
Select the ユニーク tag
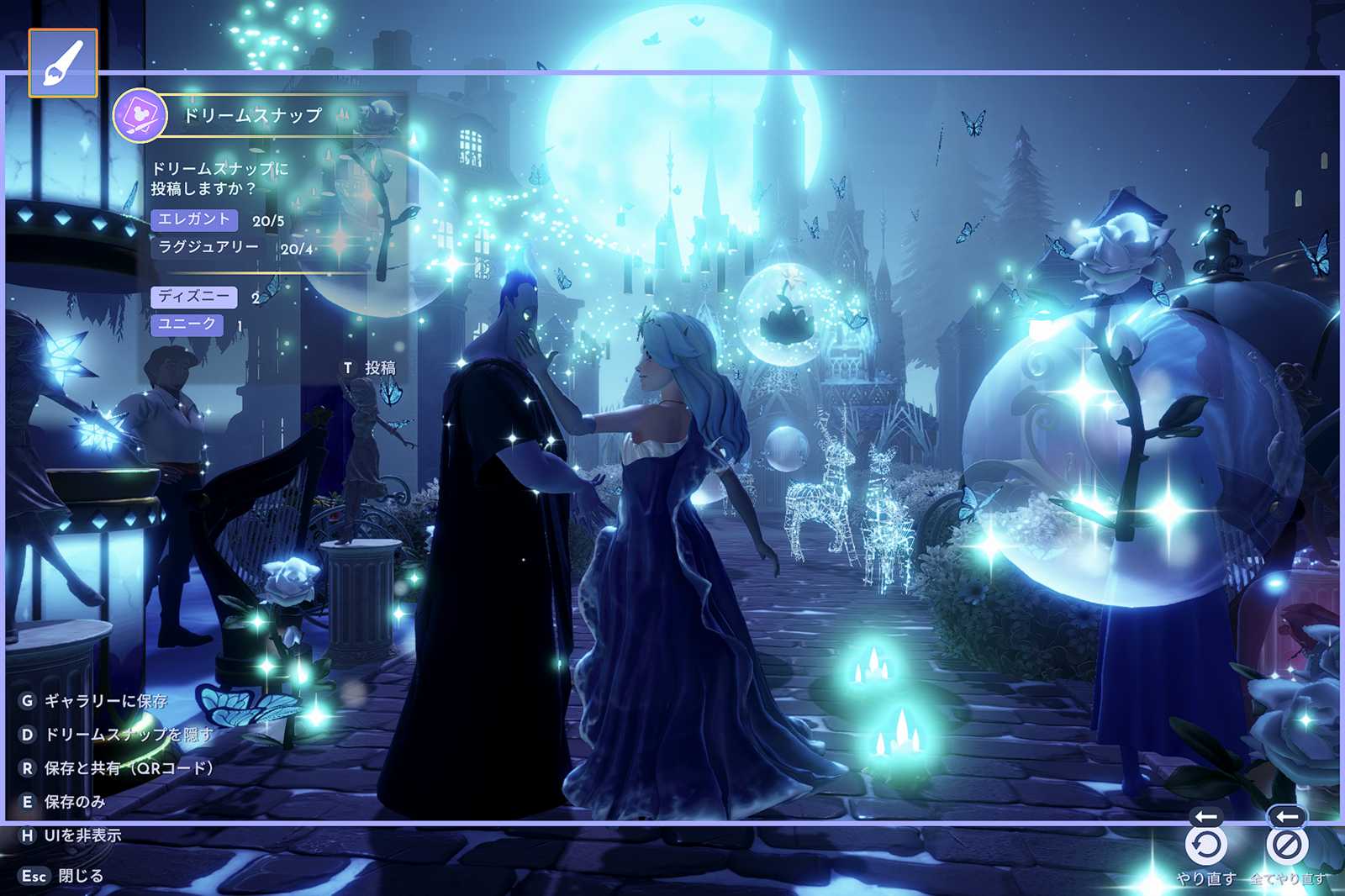187,324
